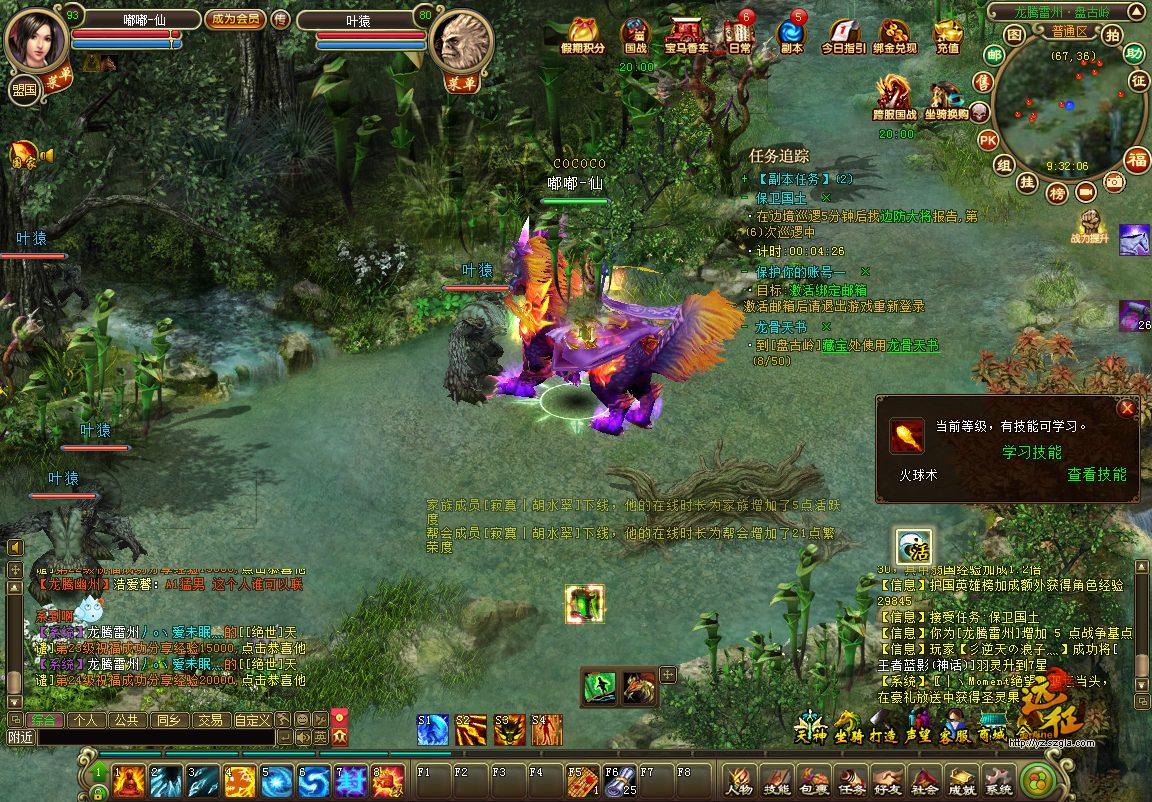This screenshot has width=1152, height=802.
Task: Switch chat to the 个人 tab
Action: pyautogui.click(x=85, y=719)
